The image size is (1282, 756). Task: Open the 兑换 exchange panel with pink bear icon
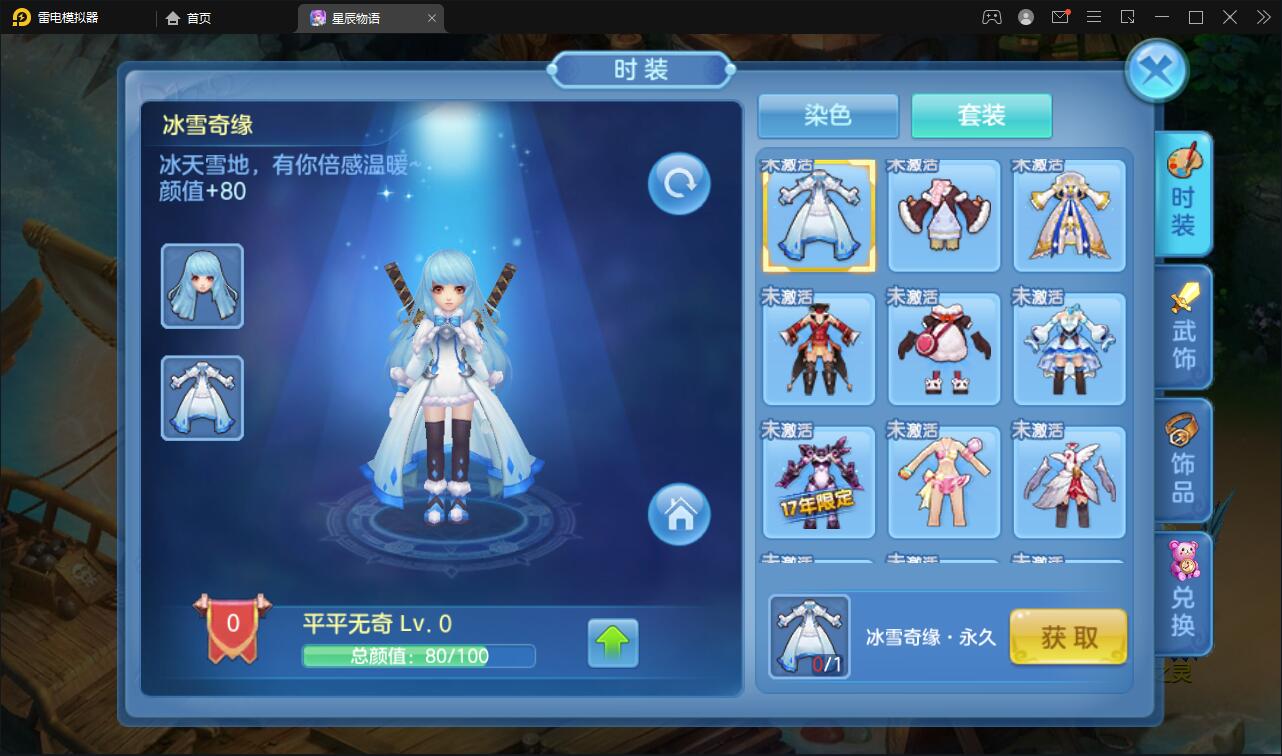point(1184,592)
